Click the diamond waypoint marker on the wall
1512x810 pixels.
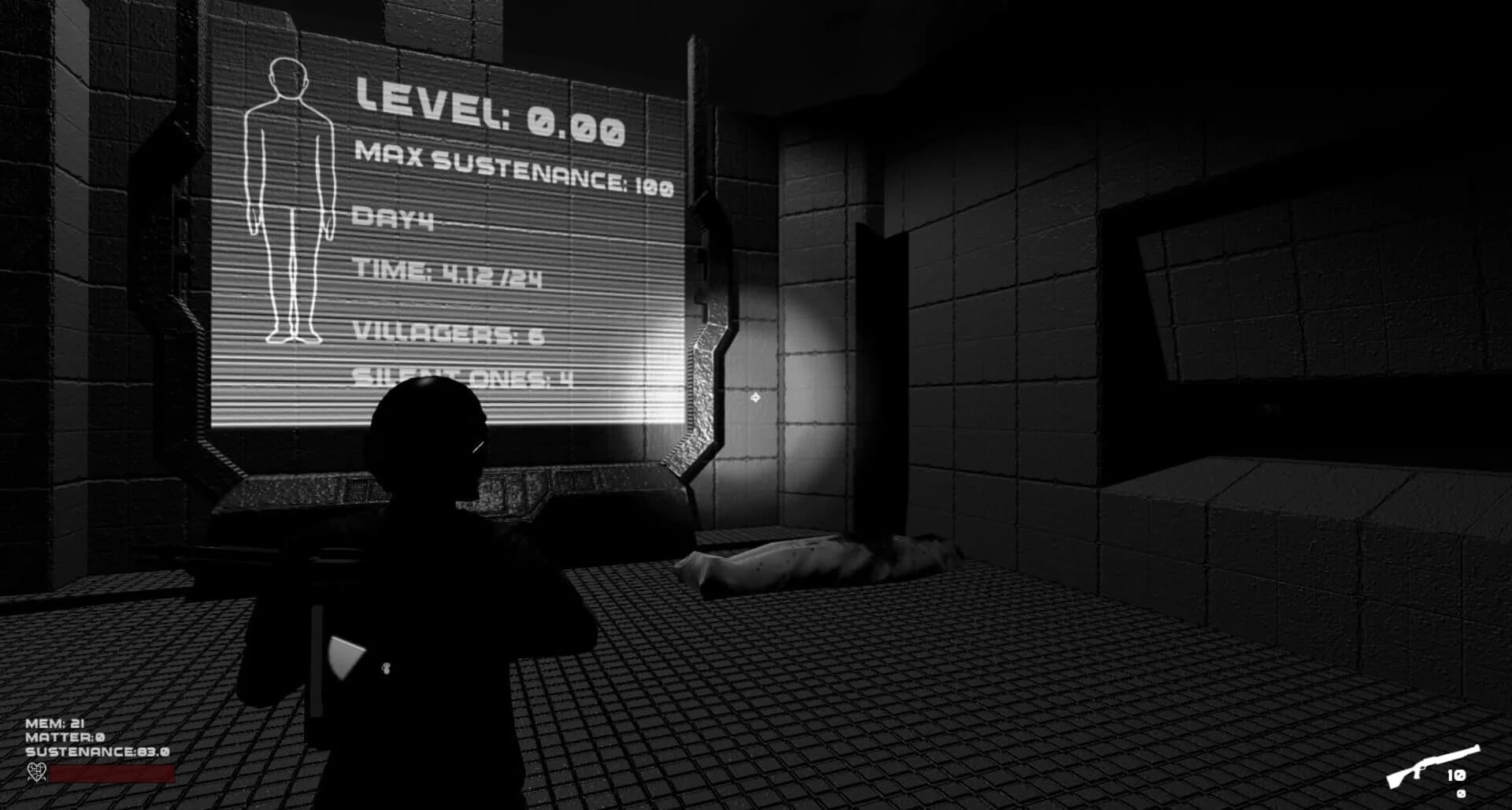click(x=756, y=399)
